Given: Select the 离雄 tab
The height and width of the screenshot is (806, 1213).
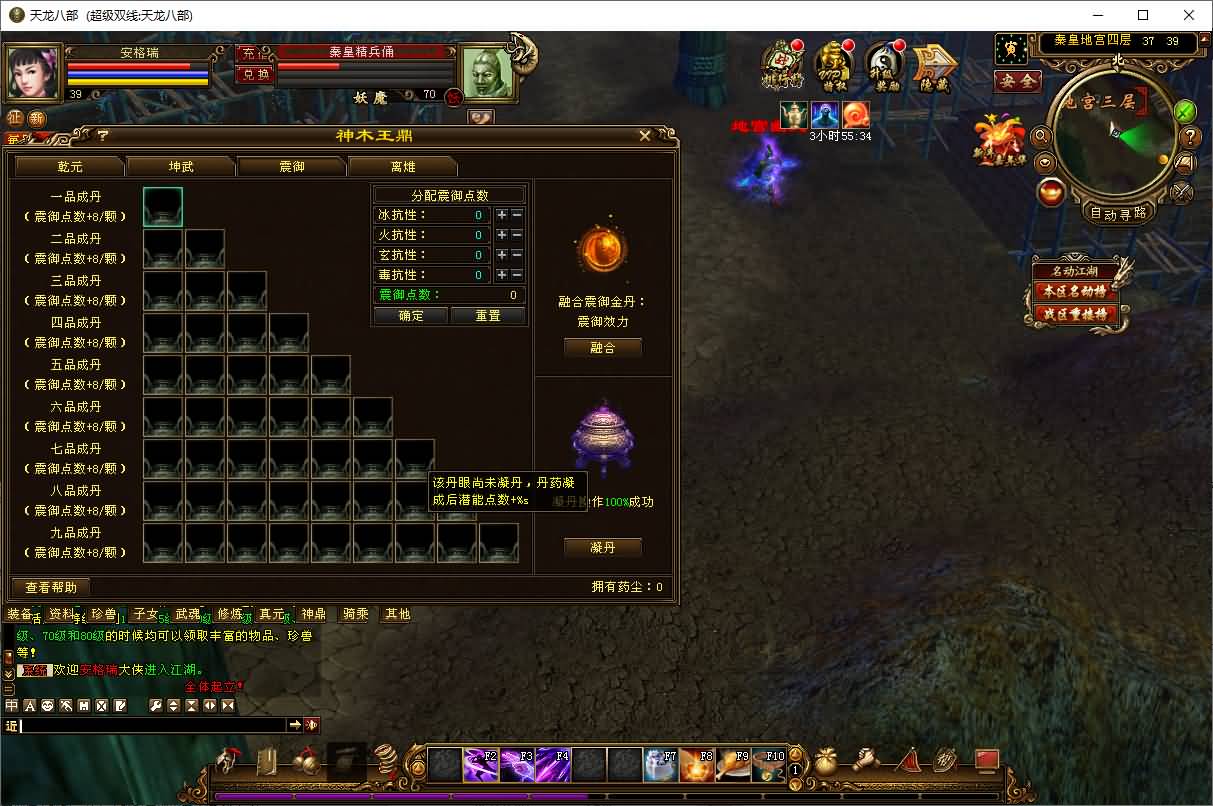Looking at the screenshot, I should click(x=403, y=166).
